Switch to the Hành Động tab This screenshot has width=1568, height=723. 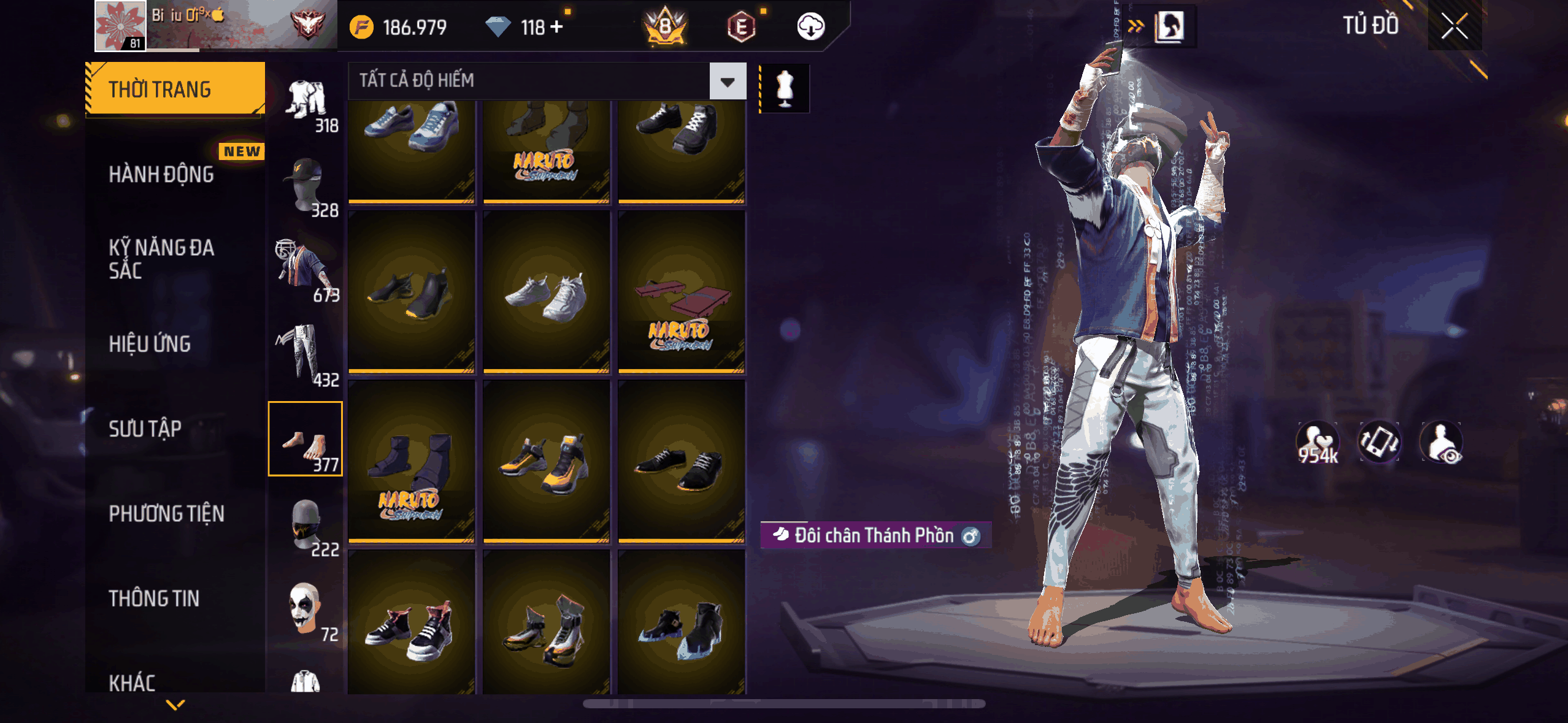click(x=162, y=174)
